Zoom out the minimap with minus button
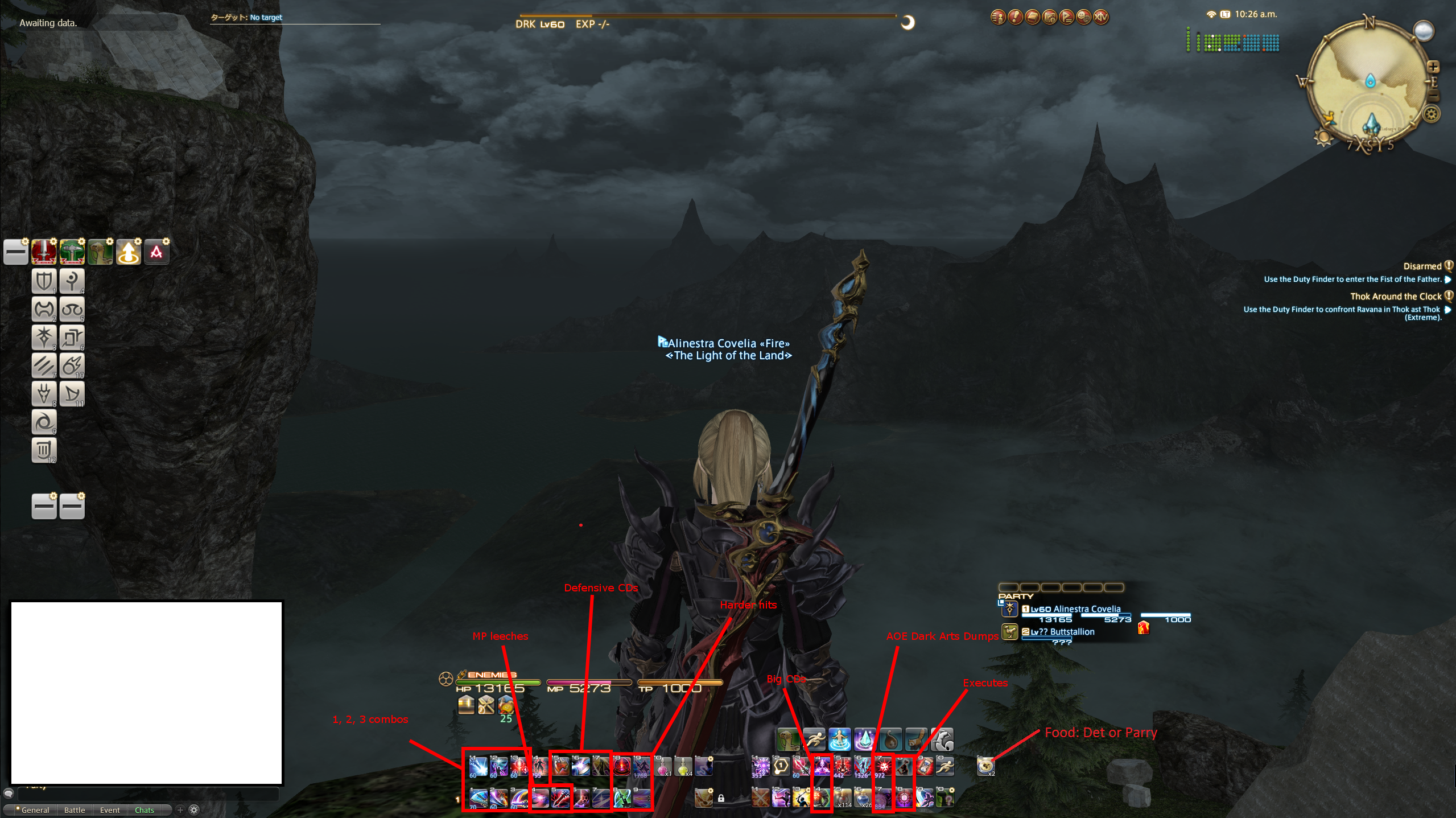1456x818 pixels. [1434, 97]
